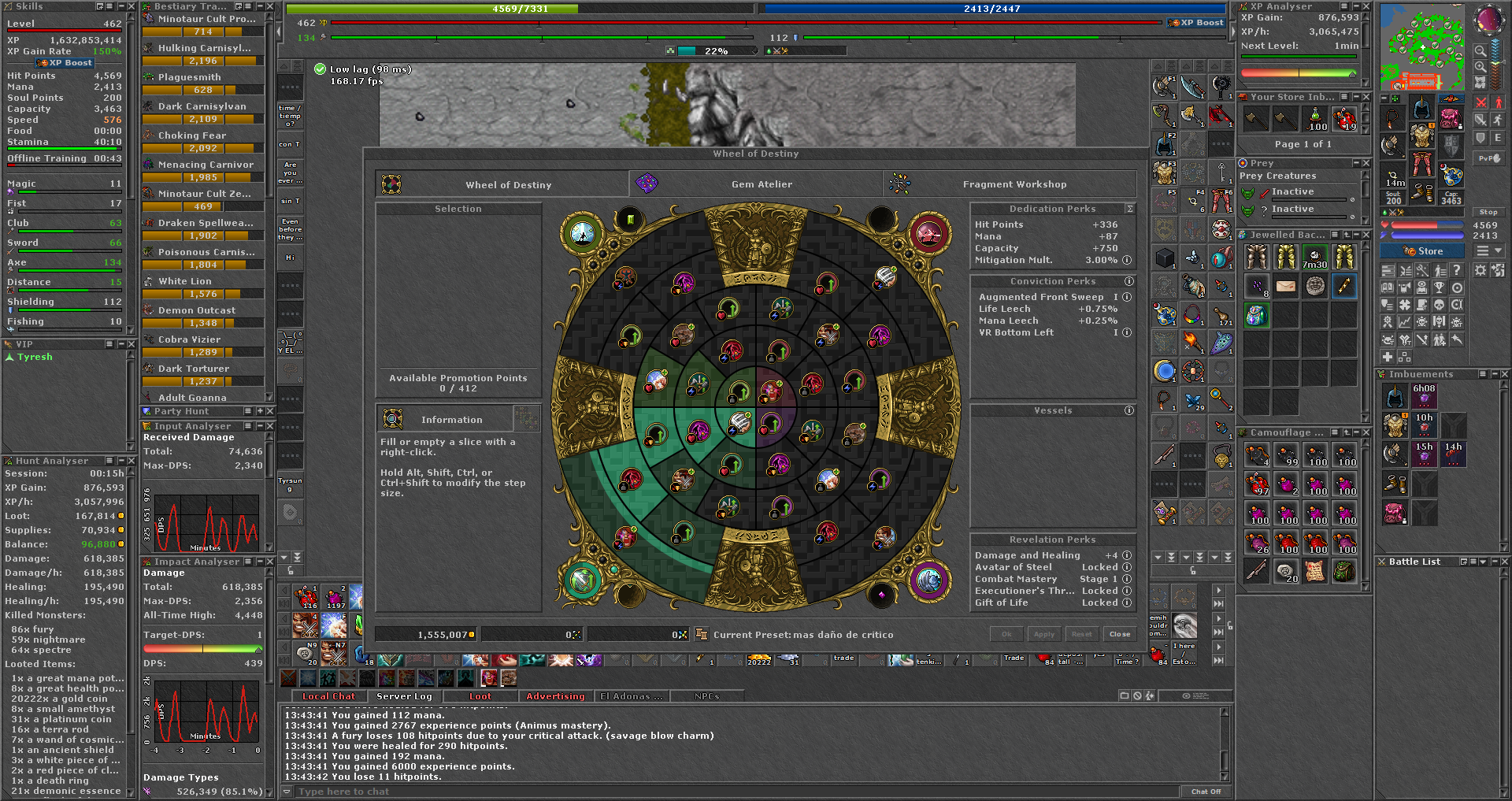Zoom in with the minimap magnifier icon
This screenshot has width=1512, height=801.
tap(1480, 67)
